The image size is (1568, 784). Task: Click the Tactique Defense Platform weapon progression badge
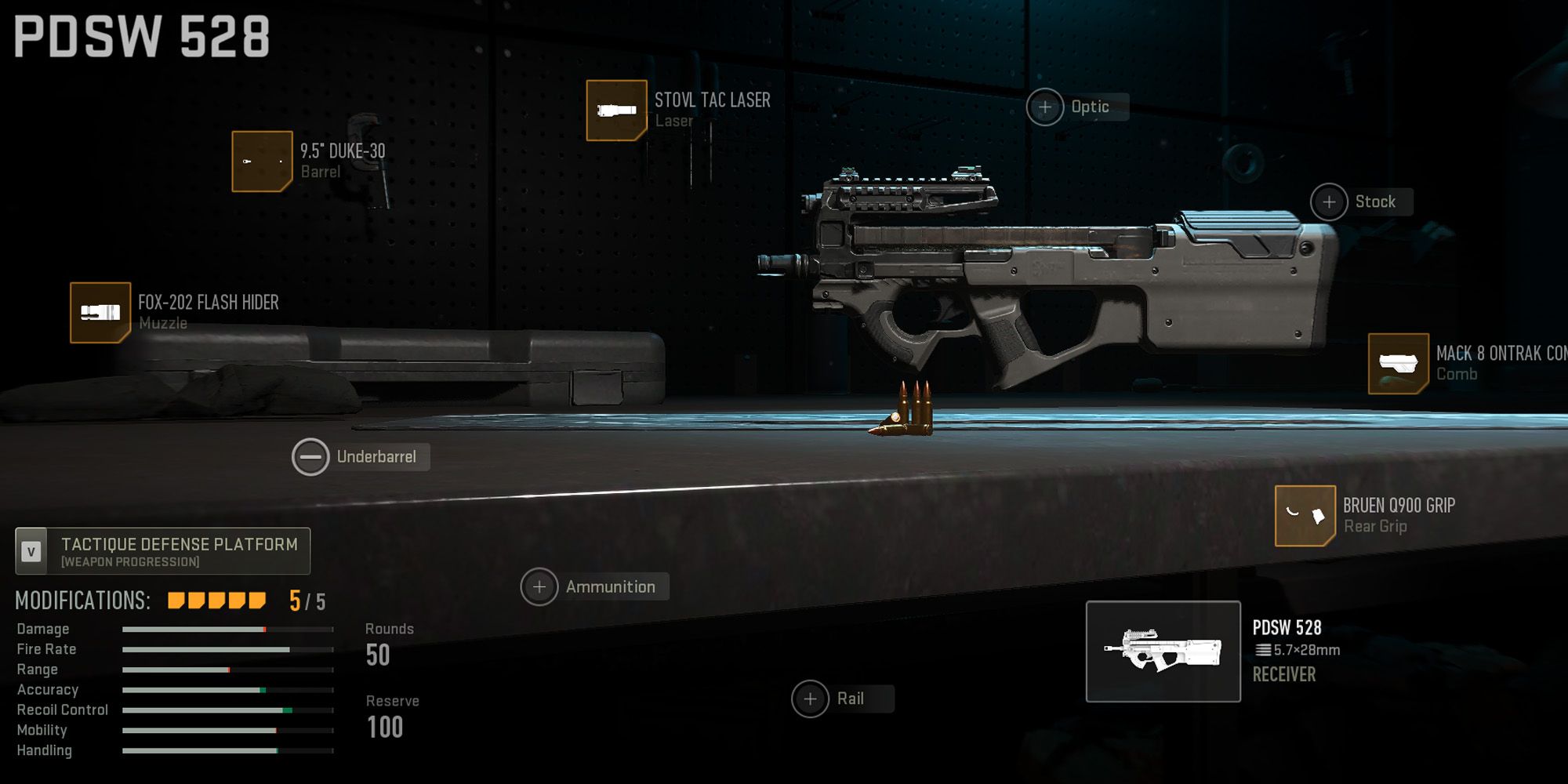[161, 550]
